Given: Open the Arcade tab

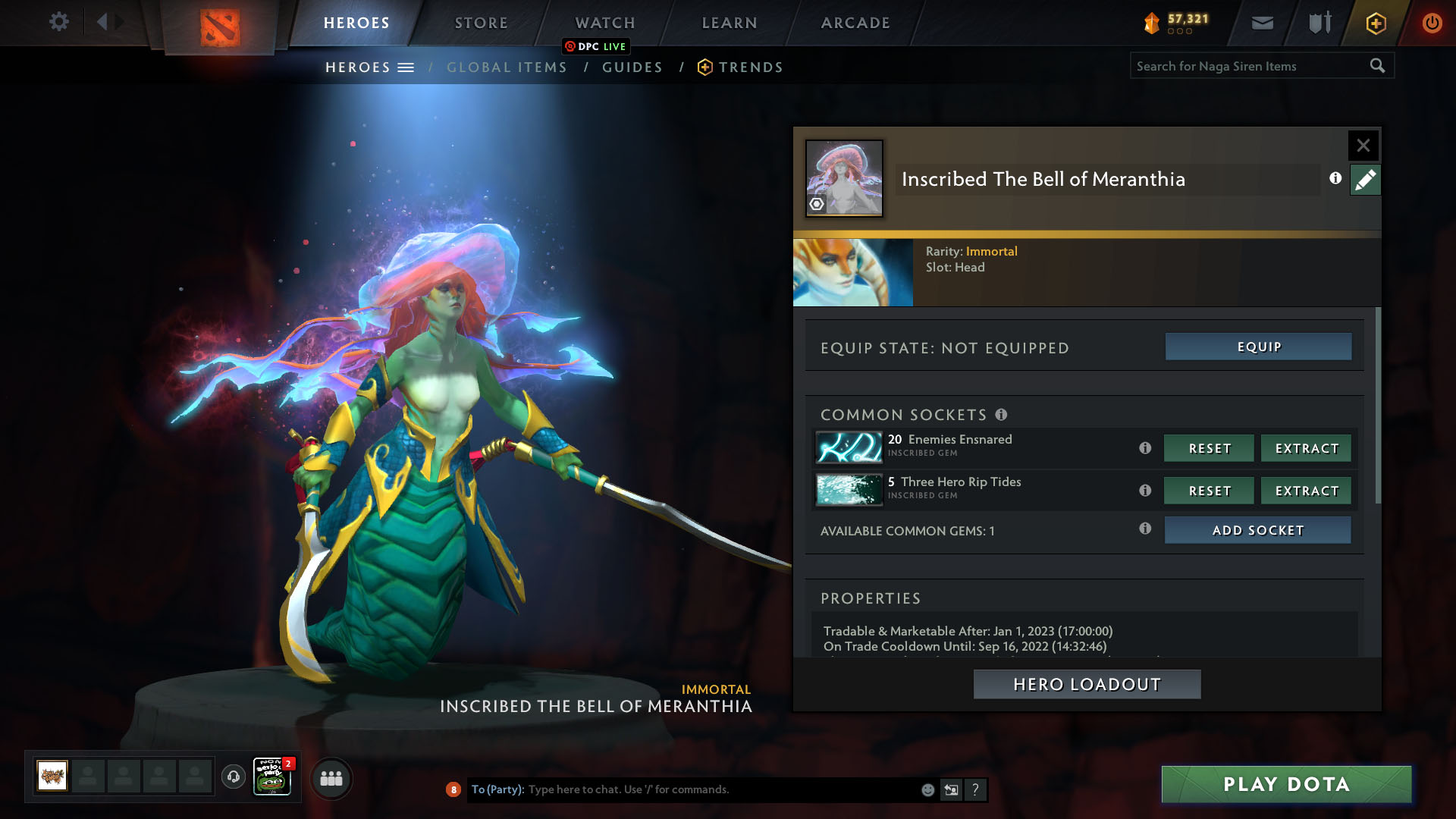Looking at the screenshot, I should (x=855, y=23).
